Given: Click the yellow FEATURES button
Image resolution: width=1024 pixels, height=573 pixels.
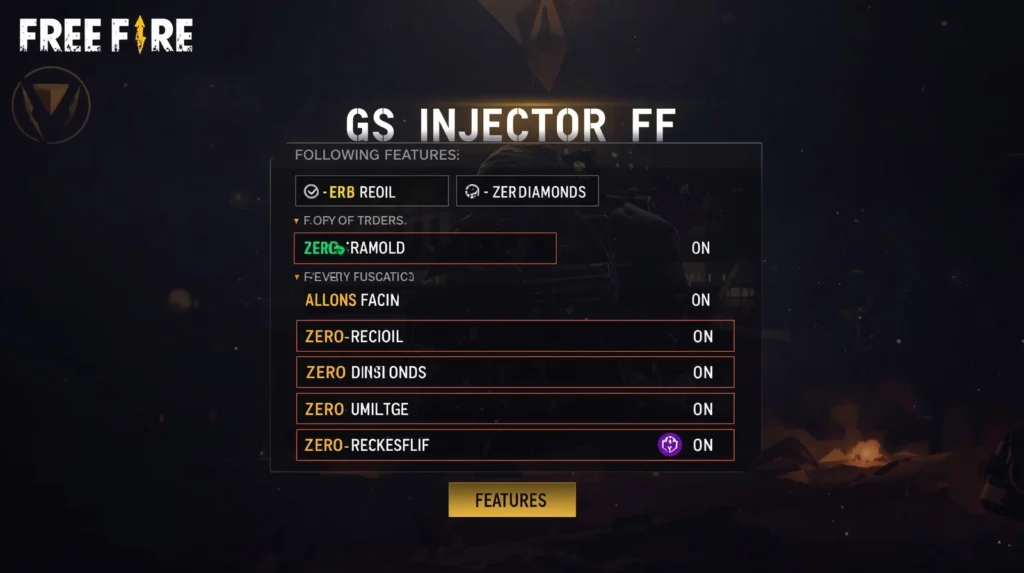Looking at the screenshot, I should coord(511,500).
